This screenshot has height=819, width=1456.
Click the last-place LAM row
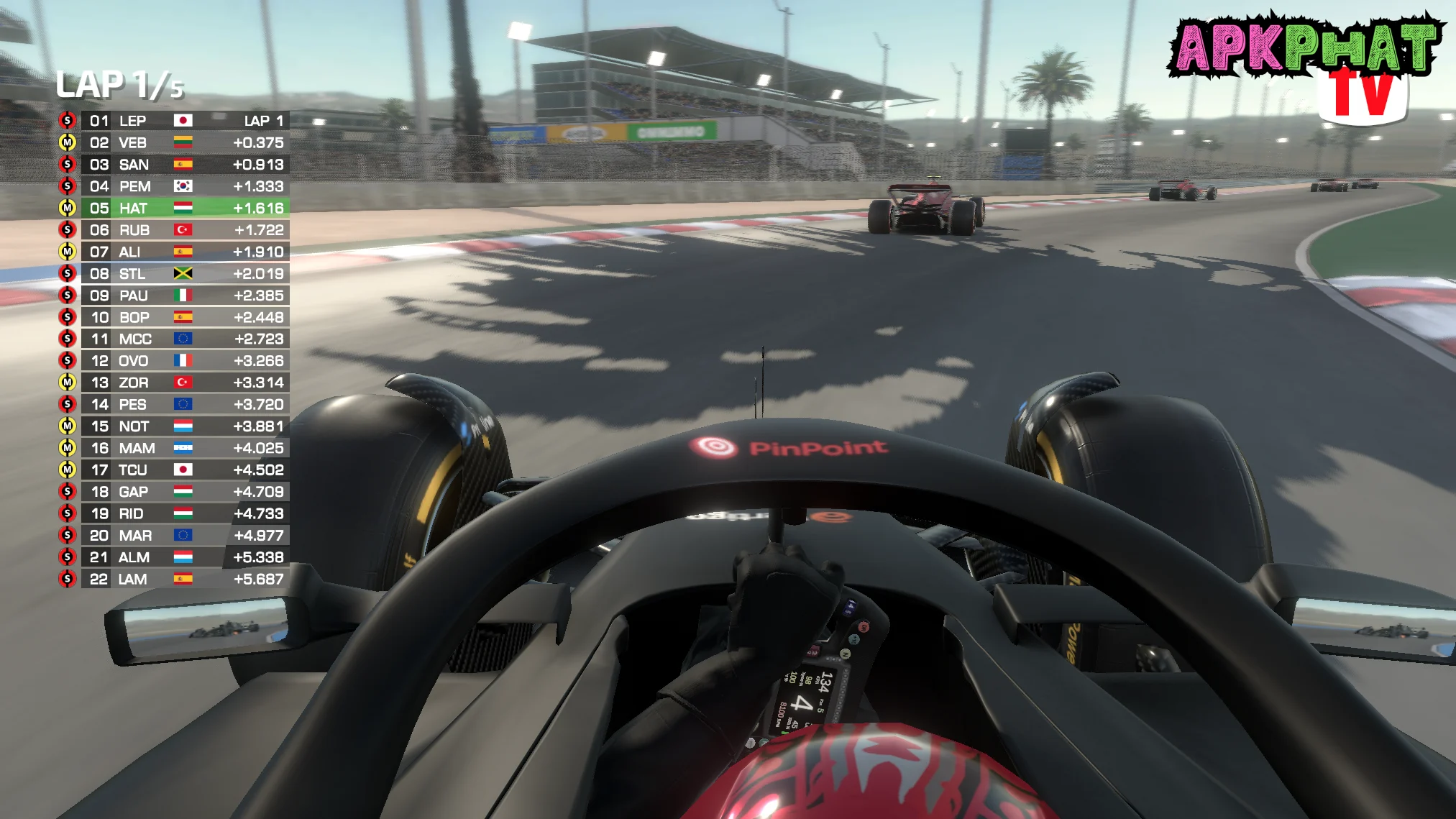(x=173, y=579)
